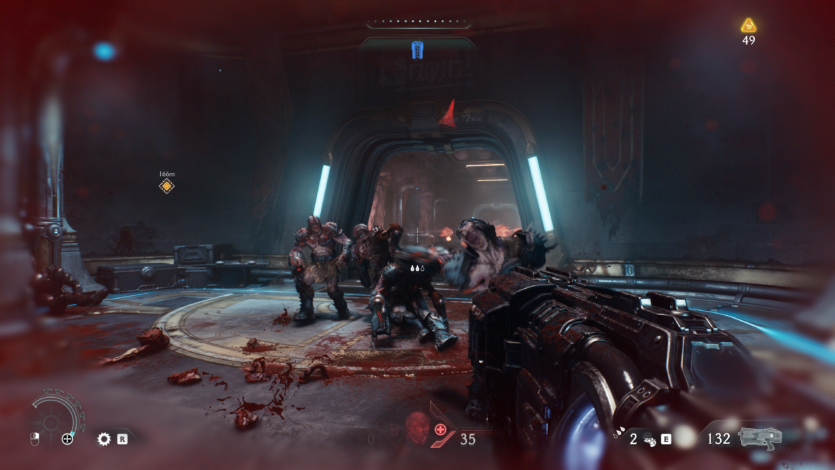Click the orange diamond objective marker
Viewport: 835px width, 470px height.
167,186
